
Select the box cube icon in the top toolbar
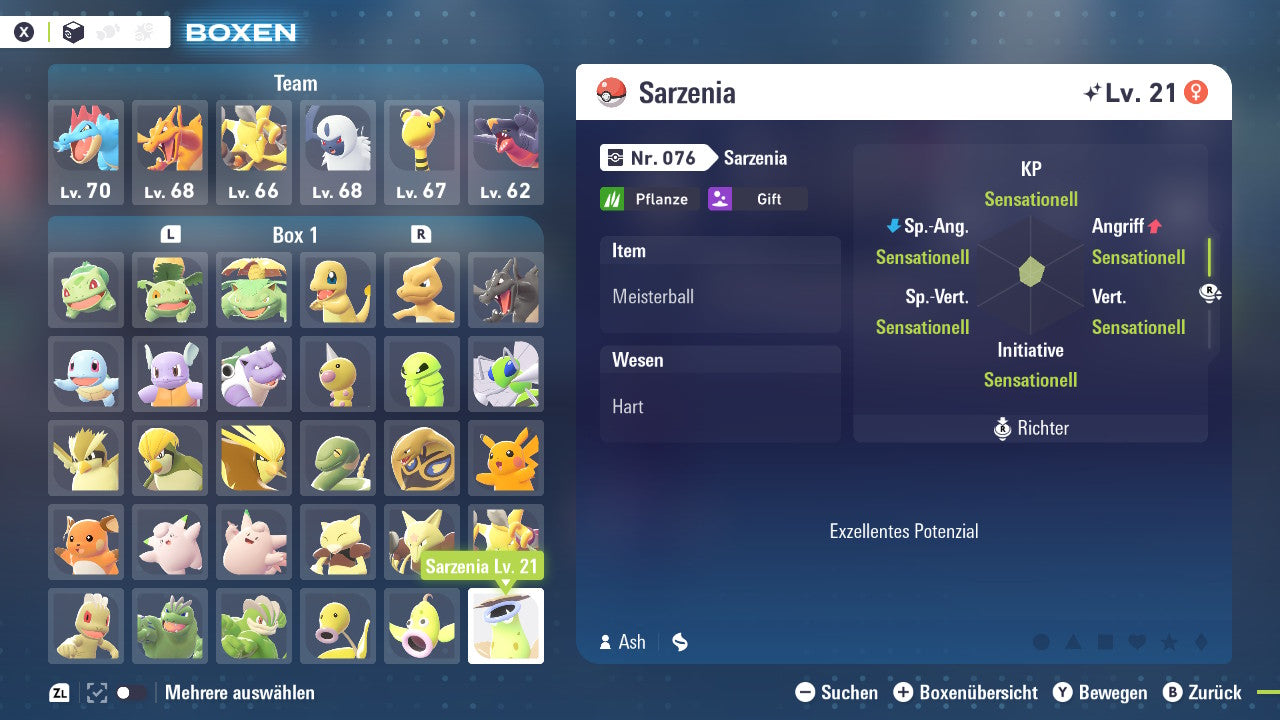tap(72, 31)
